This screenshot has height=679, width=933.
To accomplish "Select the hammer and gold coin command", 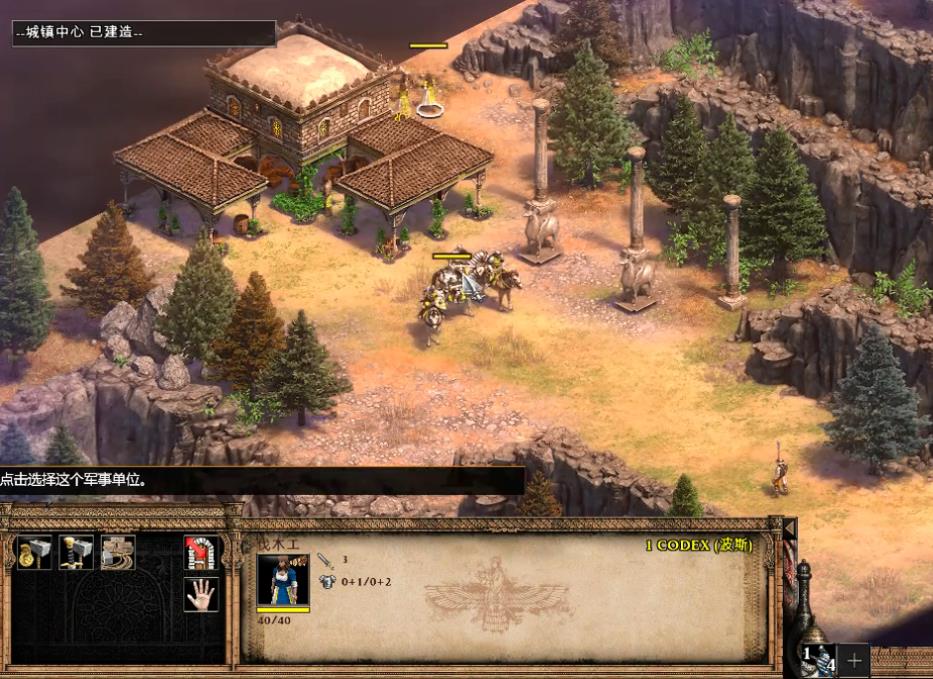I will coord(34,552).
